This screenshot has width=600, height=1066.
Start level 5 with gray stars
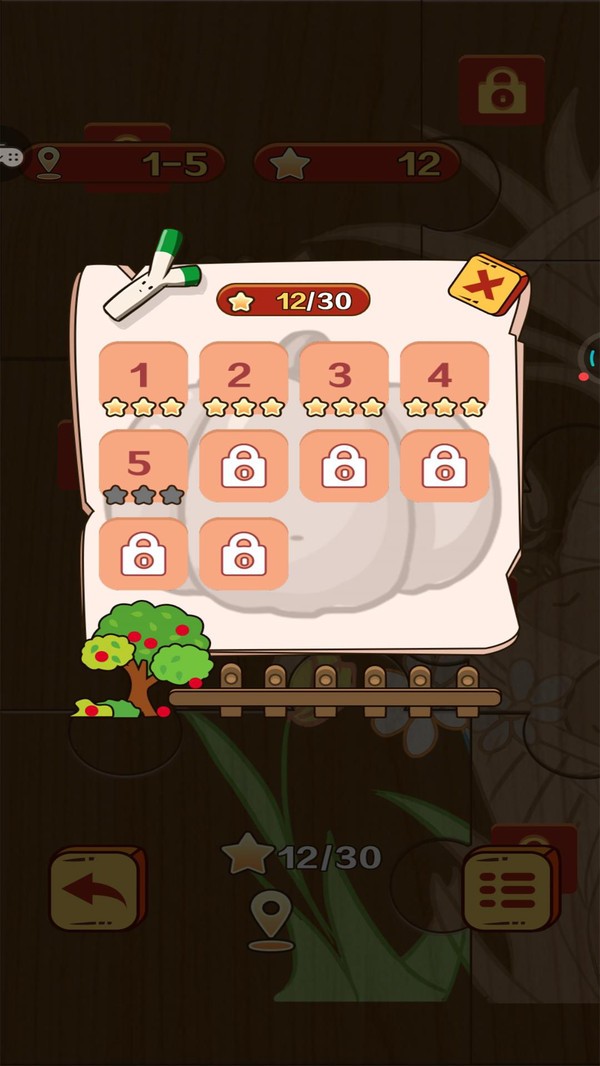pyautogui.click(x=143, y=468)
